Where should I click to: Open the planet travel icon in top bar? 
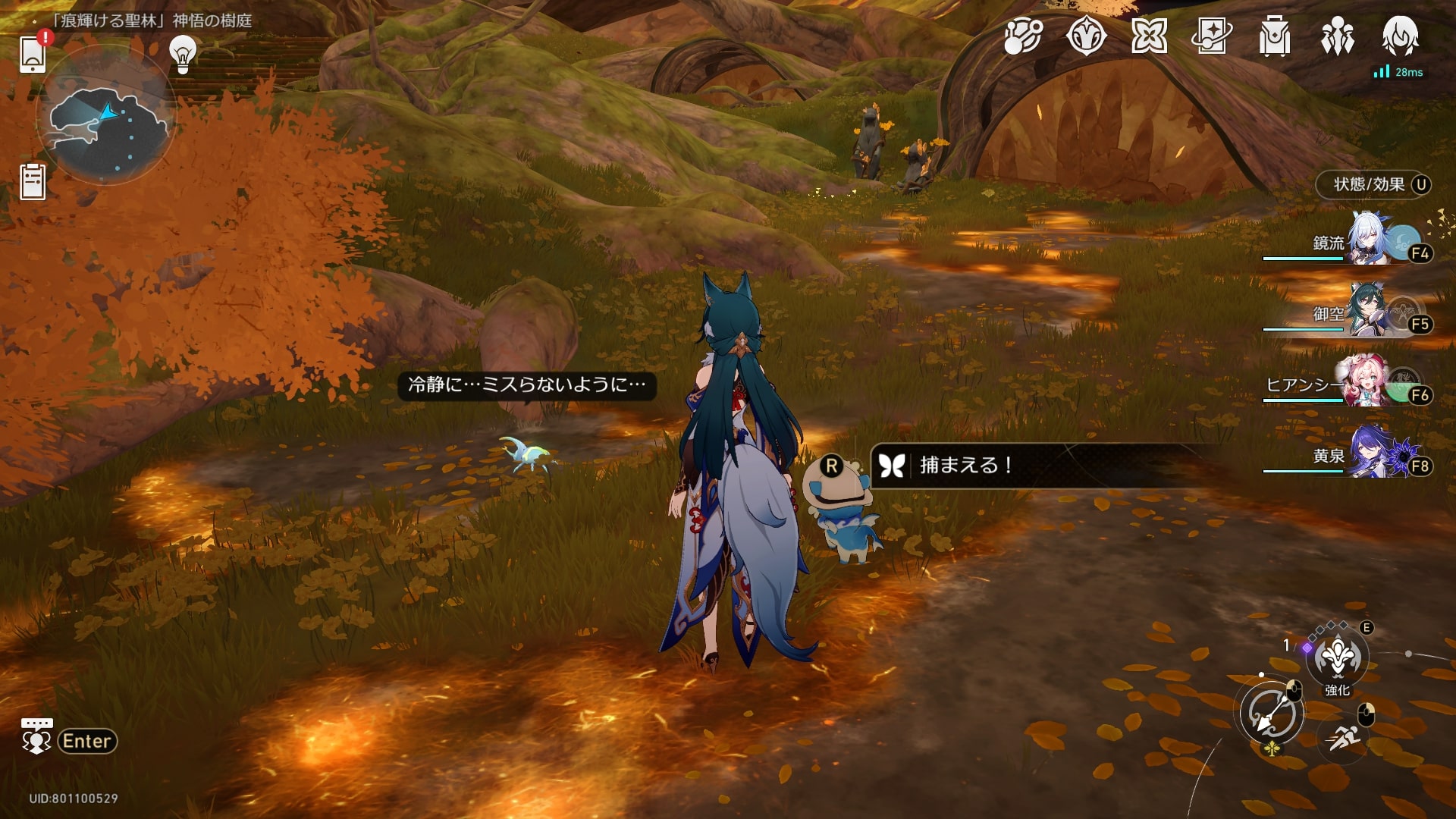[x=1023, y=36]
